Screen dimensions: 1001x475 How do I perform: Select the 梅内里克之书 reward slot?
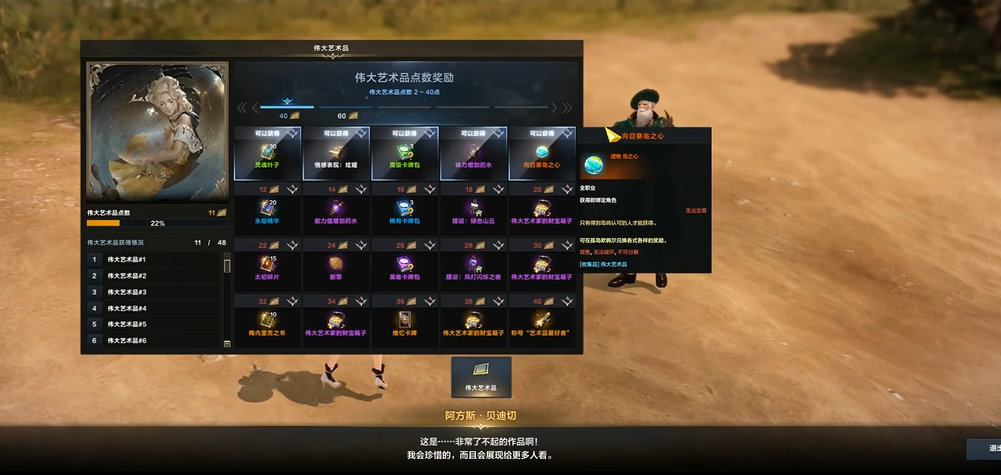pyautogui.click(x=267, y=321)
